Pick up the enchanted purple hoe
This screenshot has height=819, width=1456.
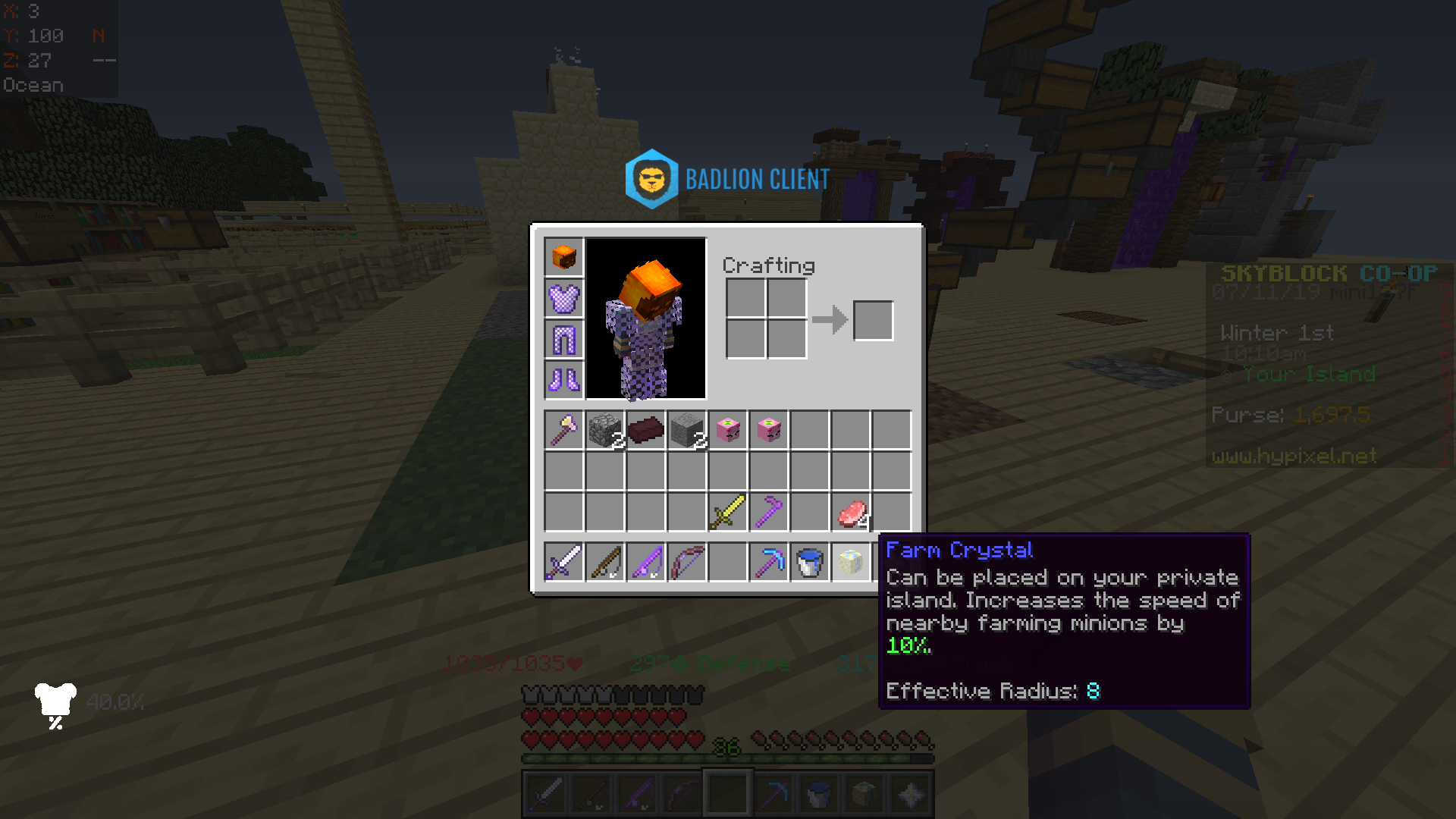coord(768,513)
